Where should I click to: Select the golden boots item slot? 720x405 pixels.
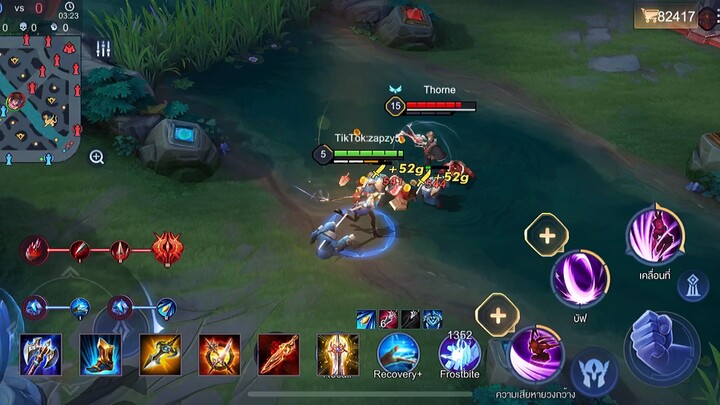tap(100, 355)
